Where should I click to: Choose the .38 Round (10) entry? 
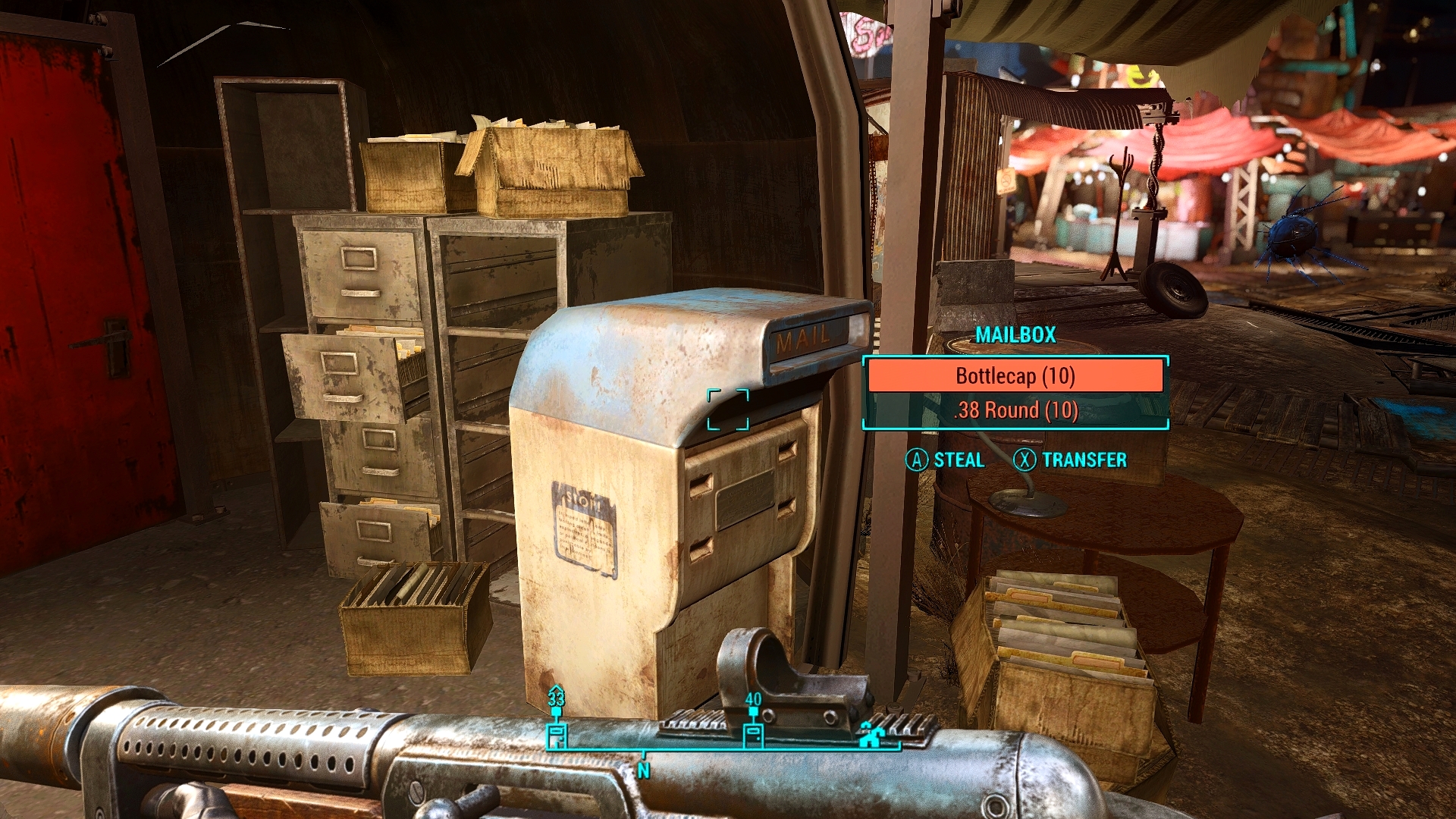(1015, 410)
